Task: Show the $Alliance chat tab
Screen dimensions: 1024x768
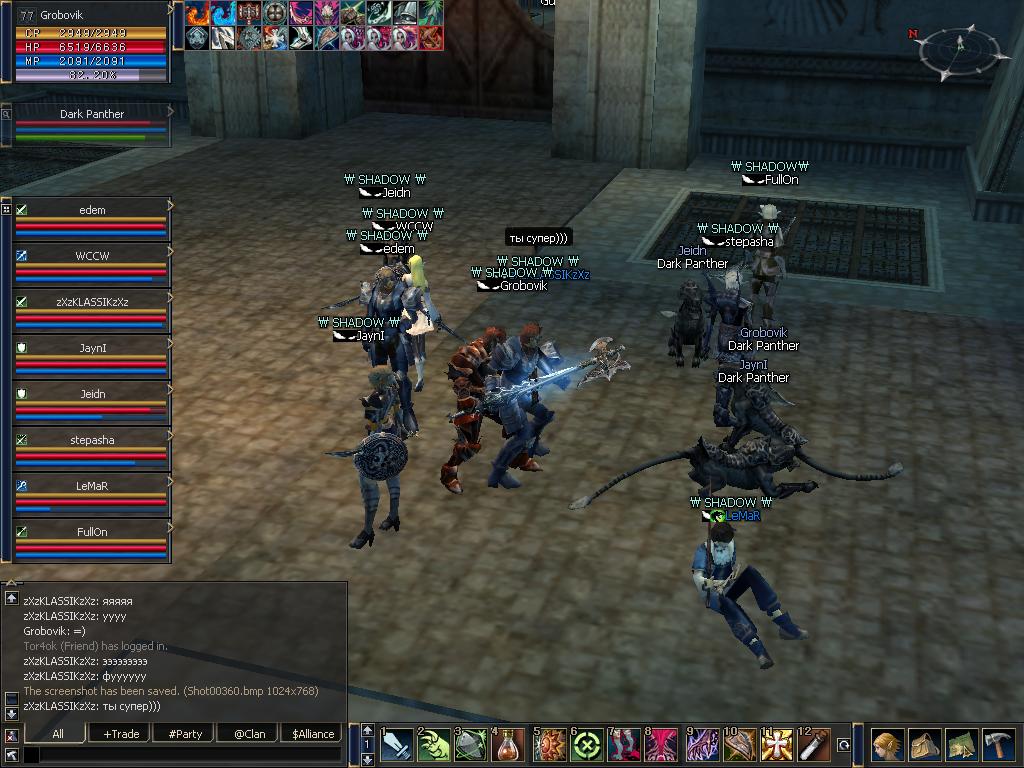Action: click(x=313, y=733)
